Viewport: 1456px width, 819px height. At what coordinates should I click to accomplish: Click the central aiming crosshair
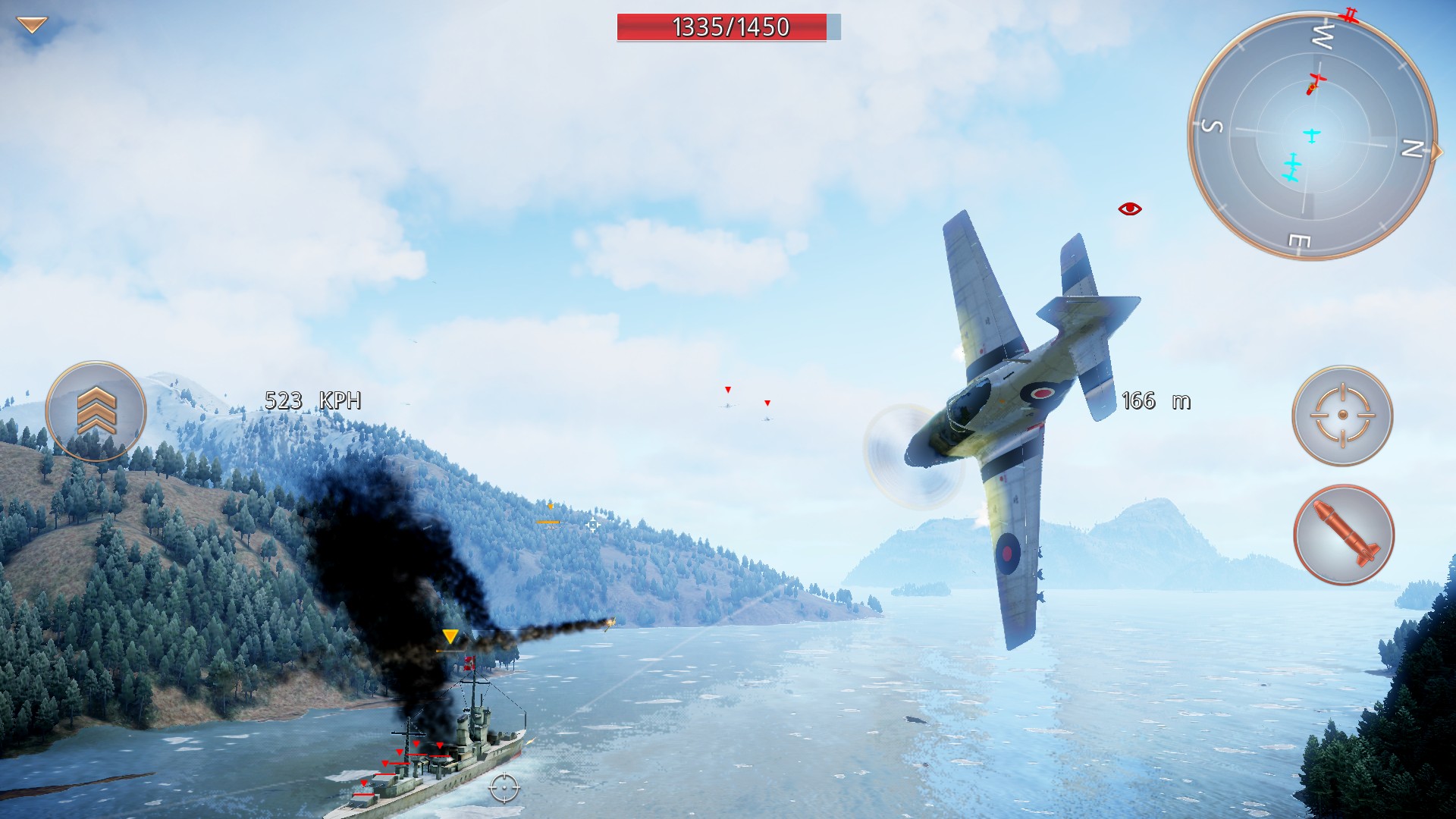(x=592, y=525)
